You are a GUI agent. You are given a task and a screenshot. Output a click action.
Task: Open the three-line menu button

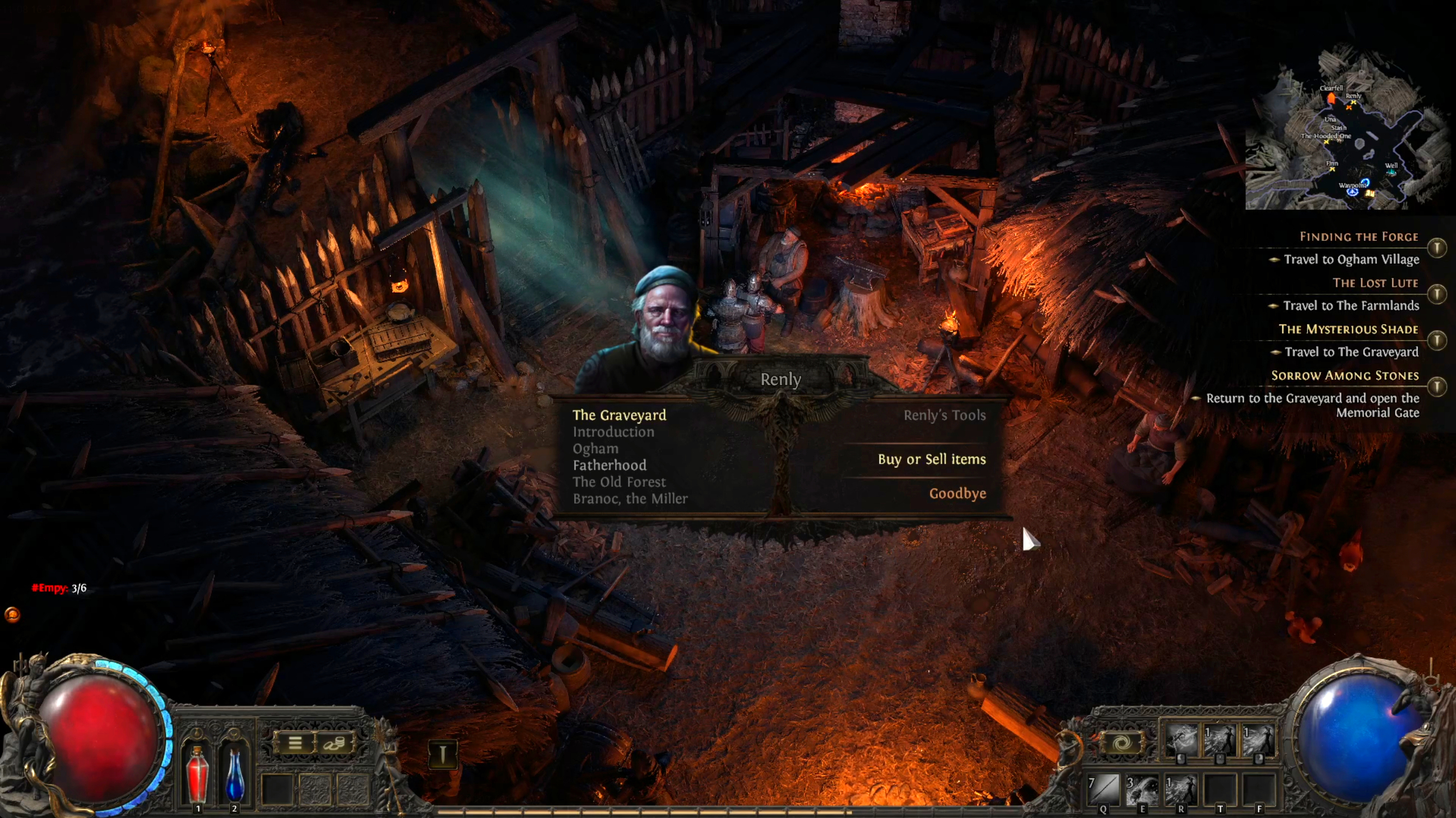click(295, 743)
